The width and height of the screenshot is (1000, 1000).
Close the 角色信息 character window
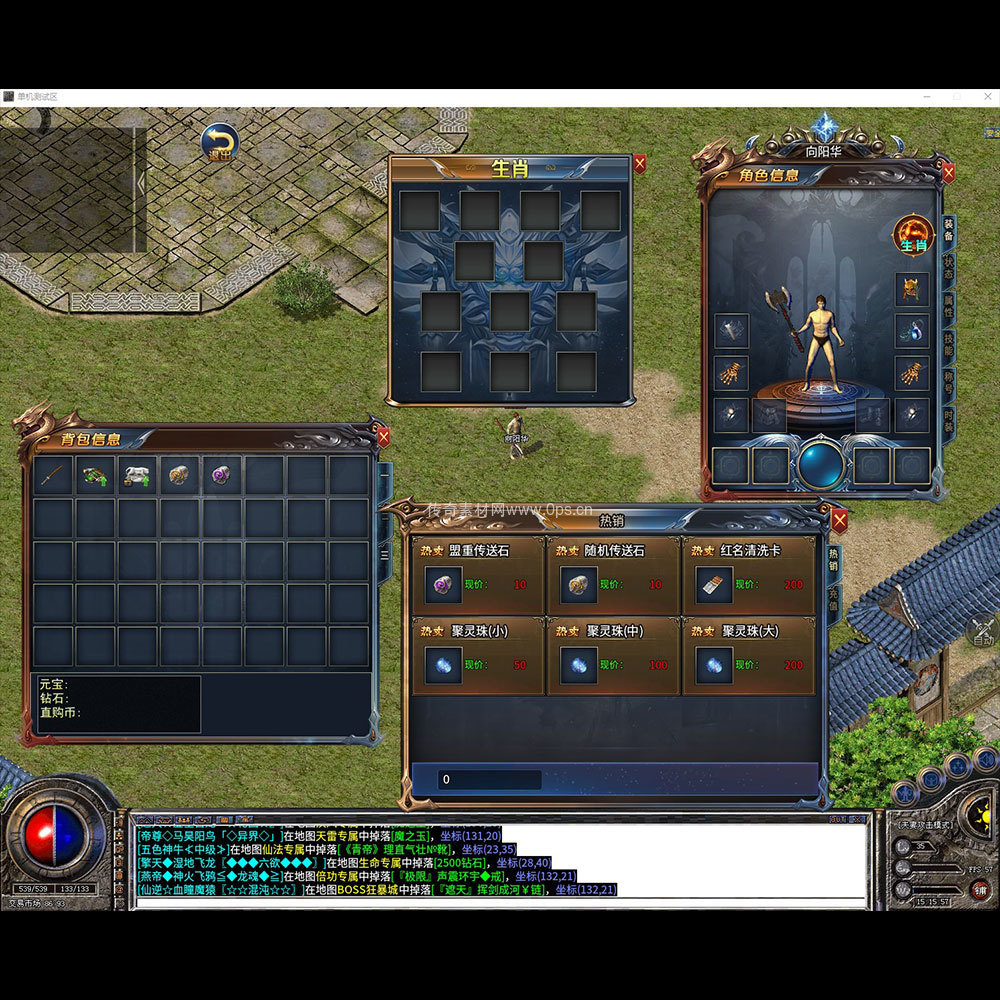pyautogui.click(x=948, y=173)
